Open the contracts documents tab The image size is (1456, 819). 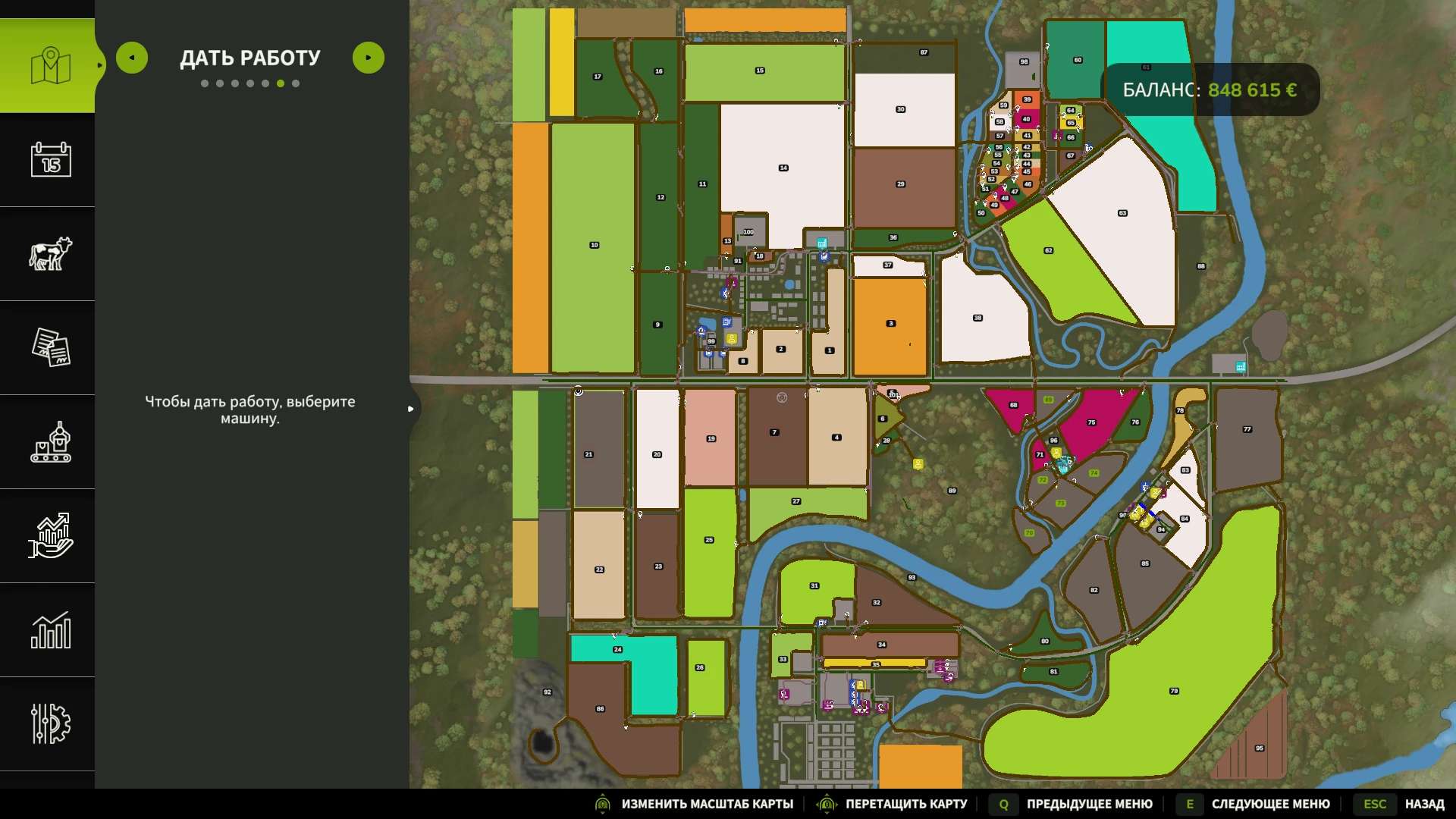pyautogui.click(x=50, y=347)
